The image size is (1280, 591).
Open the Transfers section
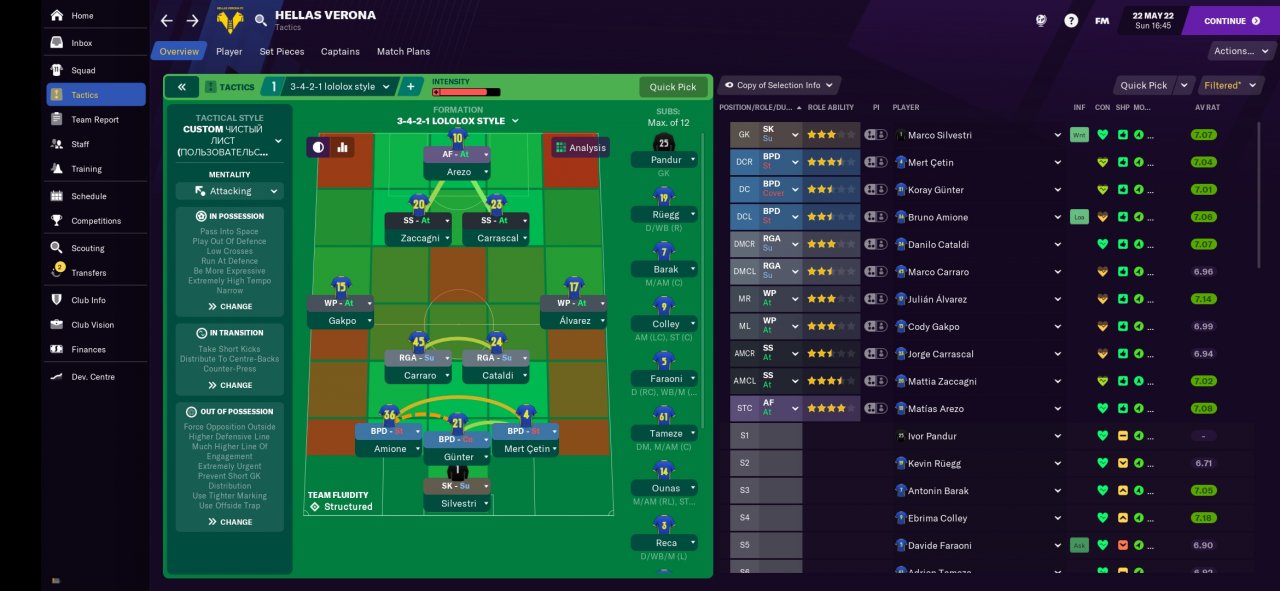pos(88,272)
